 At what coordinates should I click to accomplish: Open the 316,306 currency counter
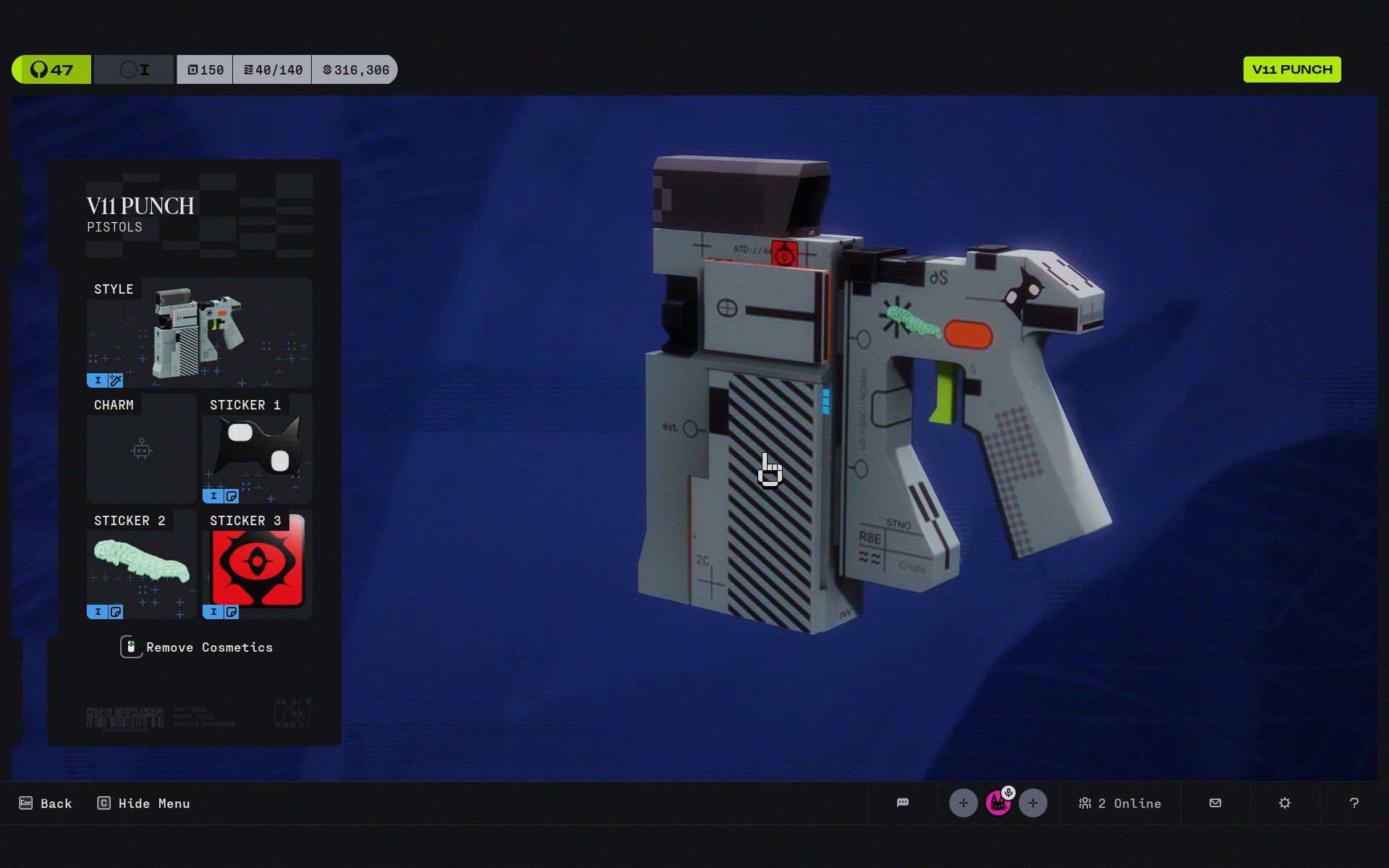click(355, 69)
